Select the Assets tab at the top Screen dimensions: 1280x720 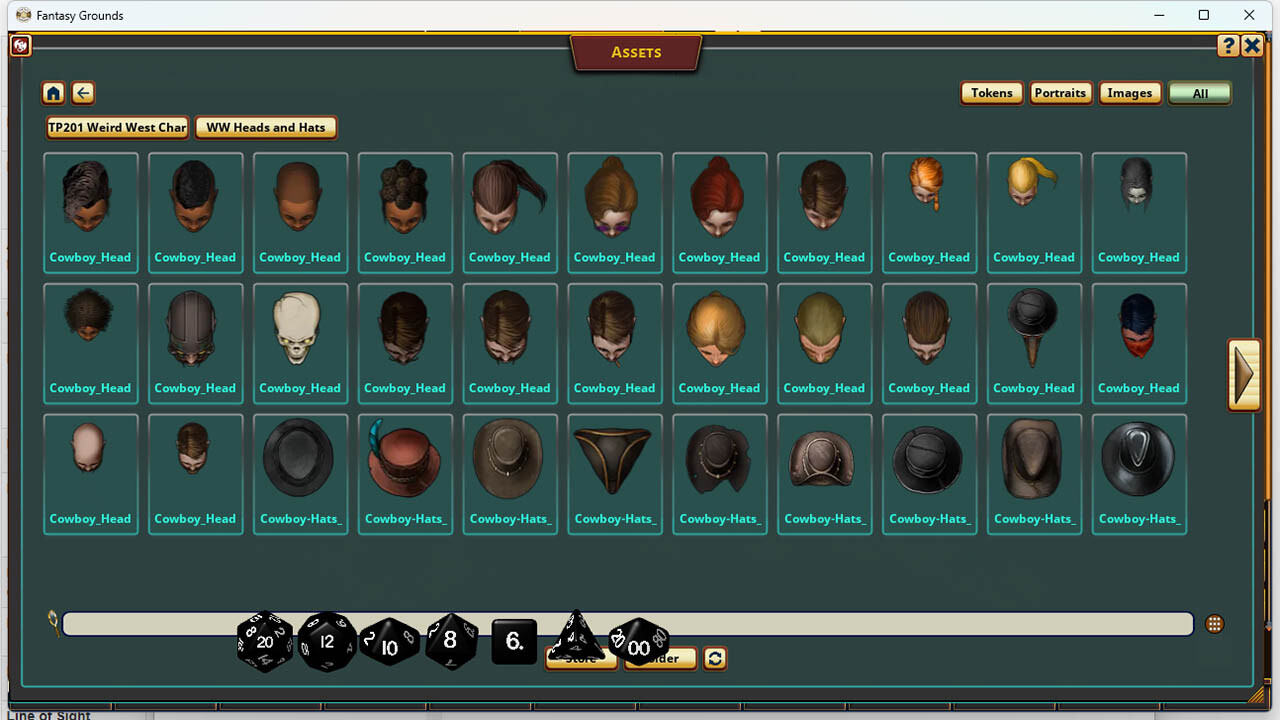tap(635, 52)
